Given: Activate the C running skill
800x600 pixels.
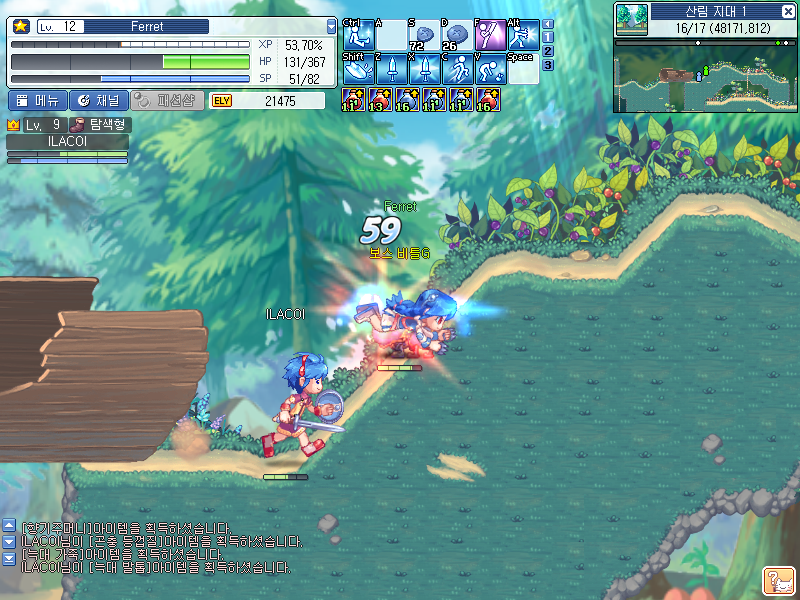Looking at the screenshot, I should tap(457, 68).
